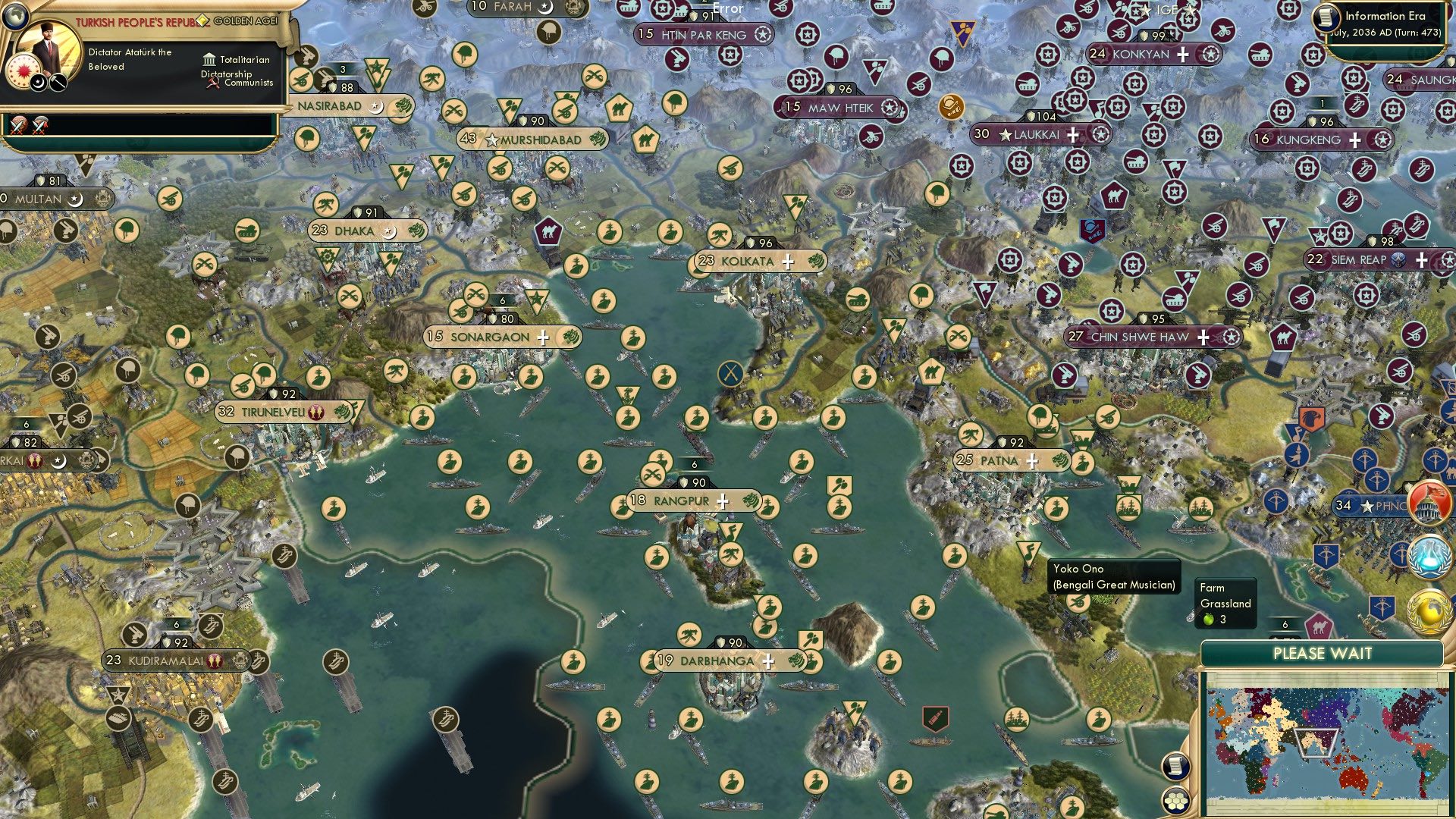This screenshot has width=1456, height=819.
Task: Click Murshidabad's capital star banner
Action: 531,140
